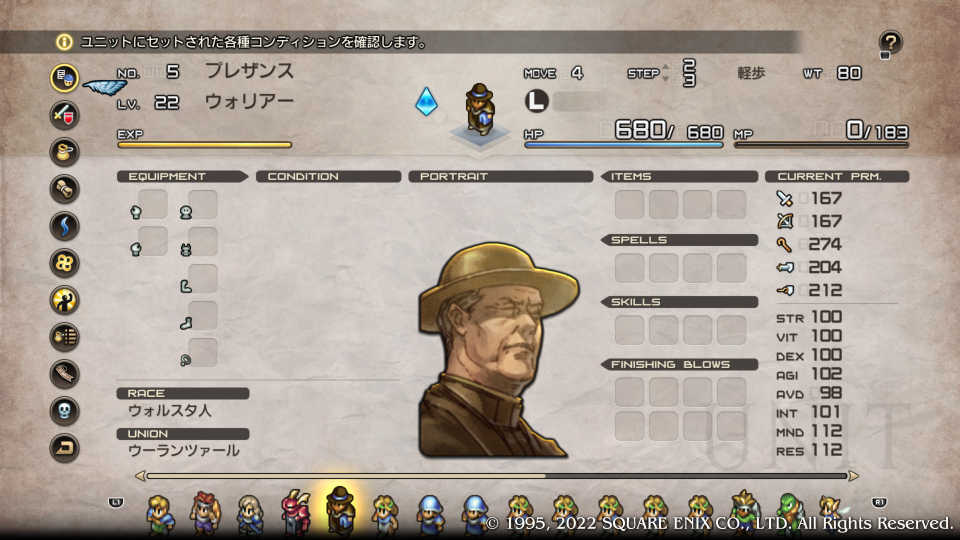Image resolution: width=960 pixels, height=540 pixels.
Task: Switch to the blue flame magic tab
Action: 65,225
